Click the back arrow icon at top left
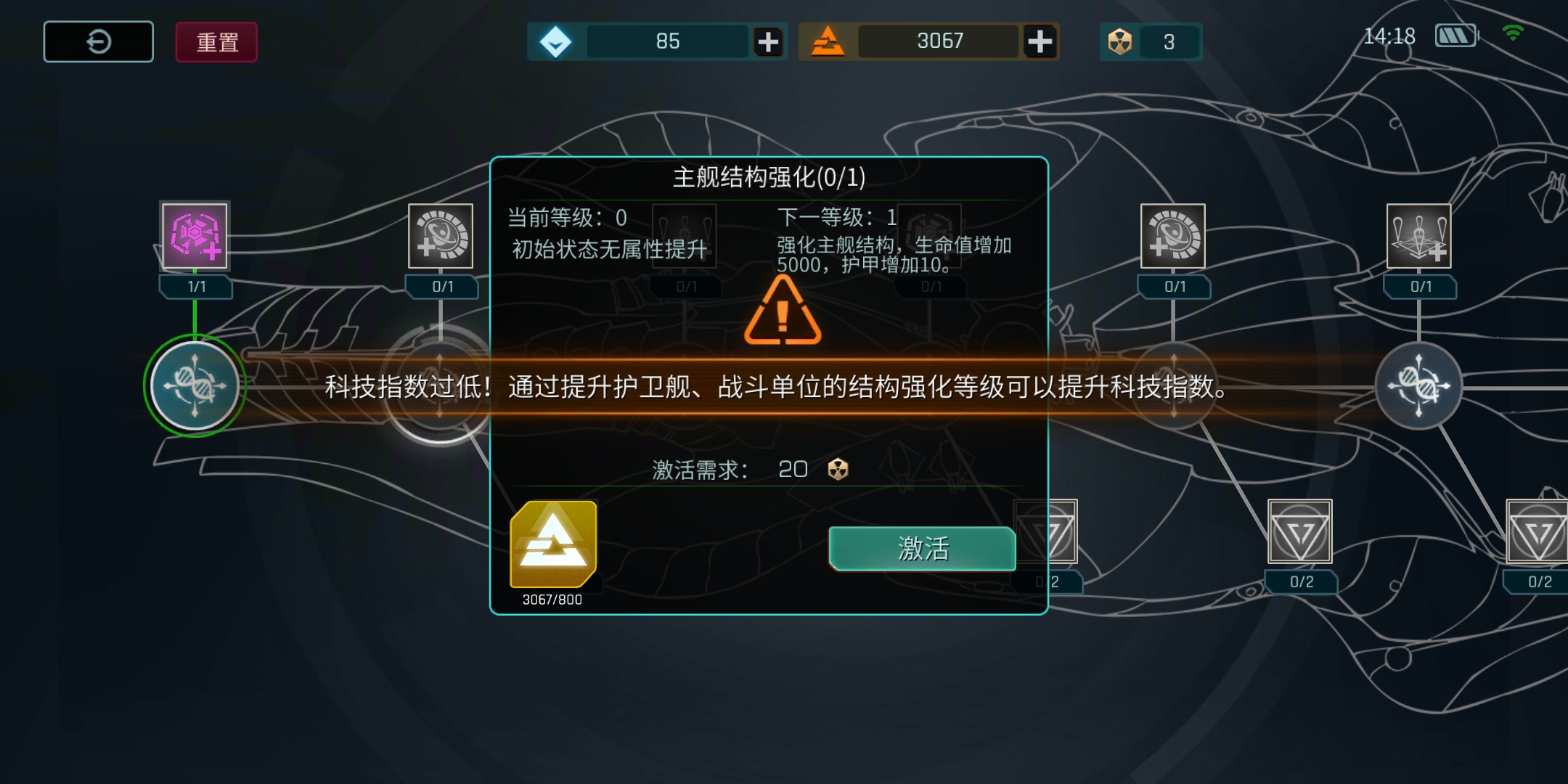 (98, 41)
